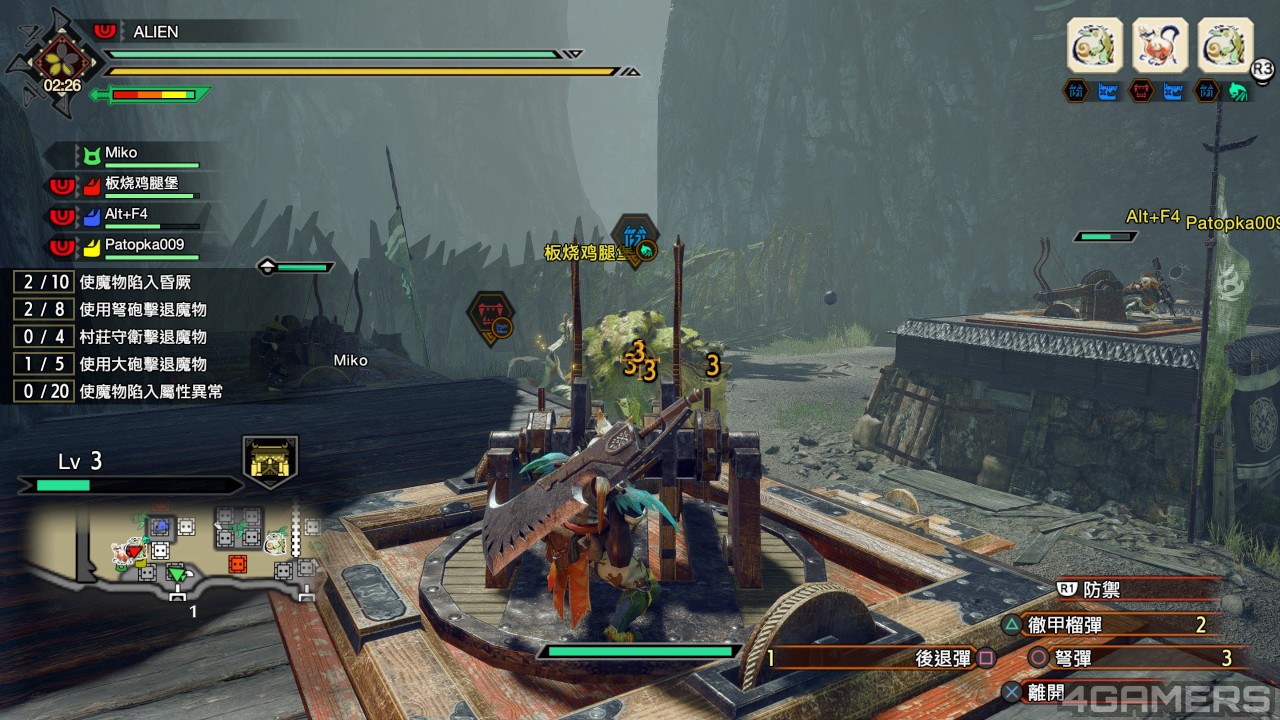
Task: Select party member Alt+F4 in the list
Action: [x=125, y=214]
